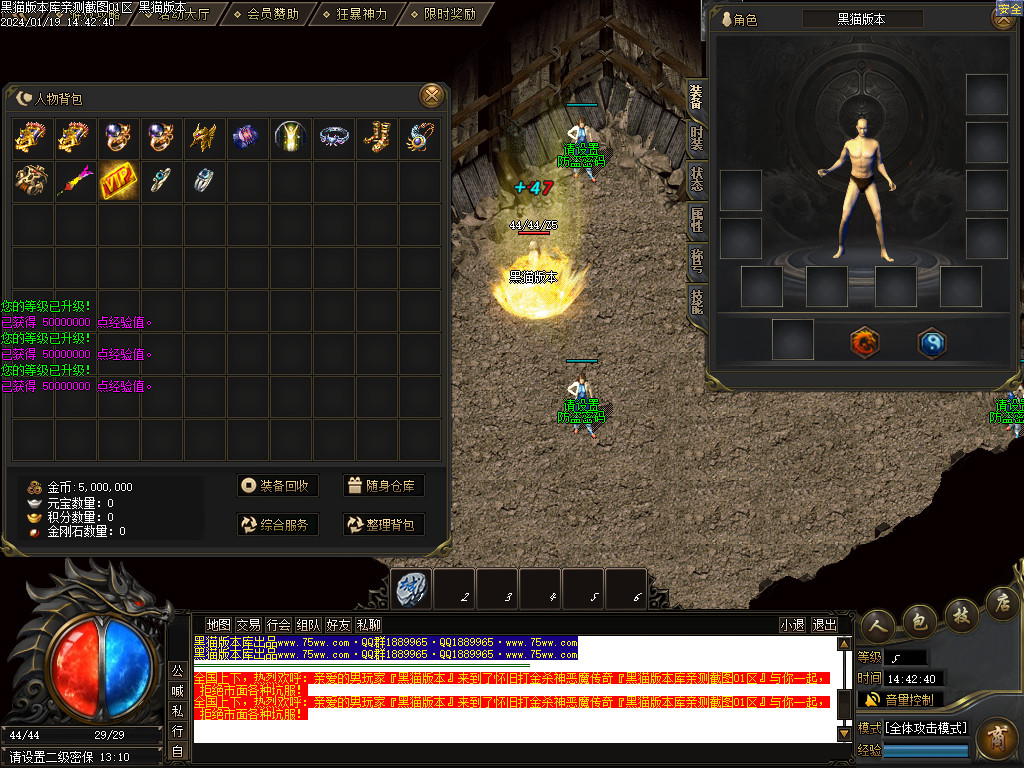Click the blue yin-yang emblem icon
Screen dimensions: 1024x768
click(932, 343)
